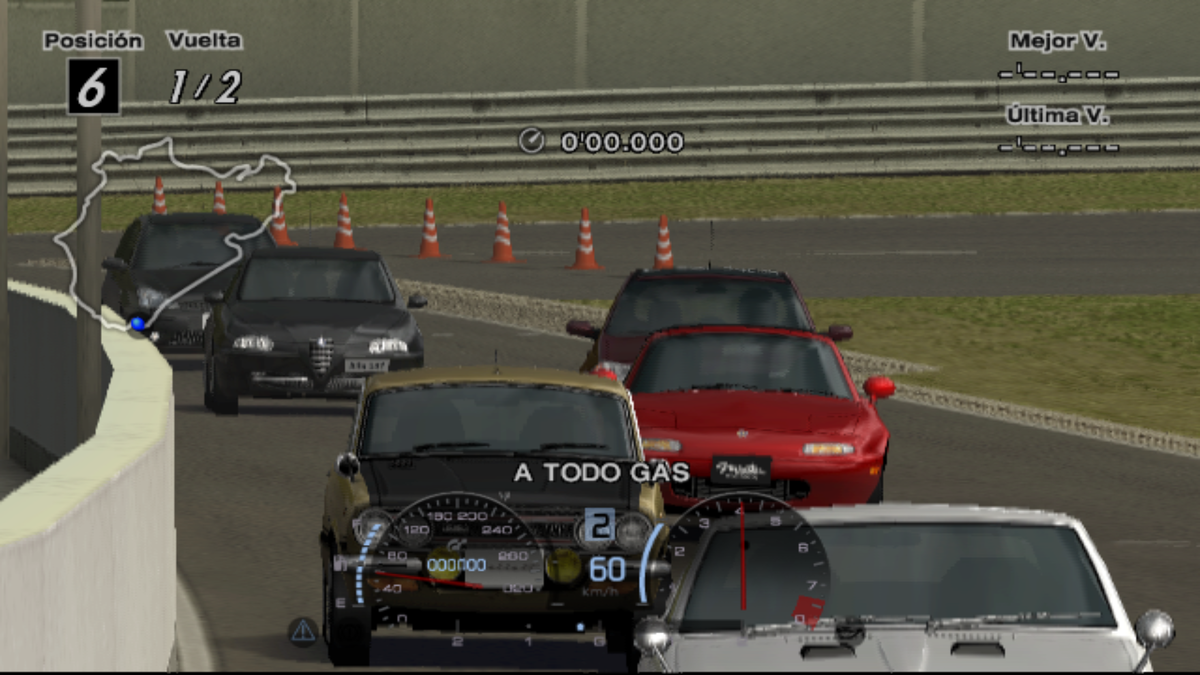Click the warning triangle indicator icon

[303, 631]
